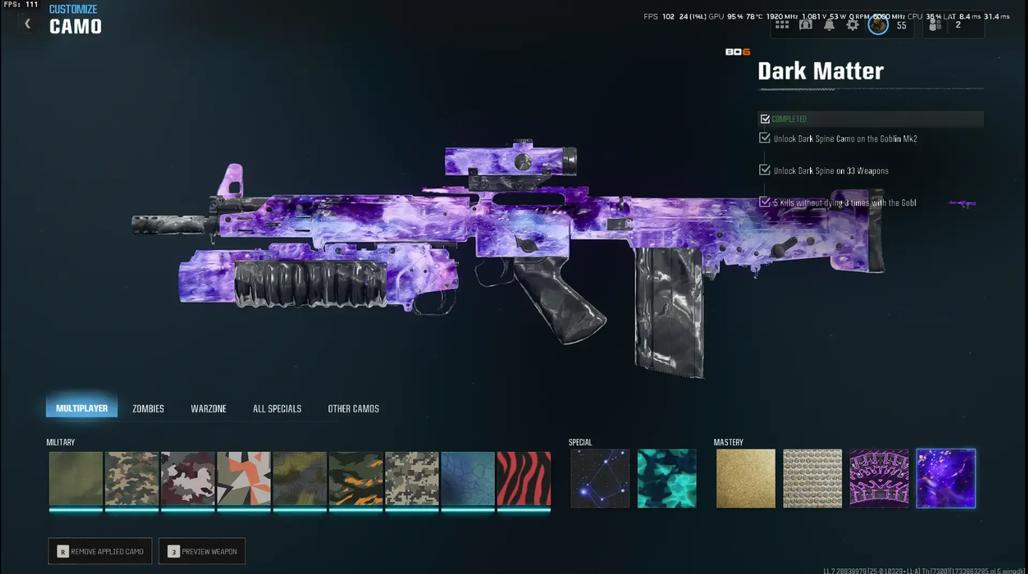Go back using the arrow beside Customize Camo

point(27,23)
